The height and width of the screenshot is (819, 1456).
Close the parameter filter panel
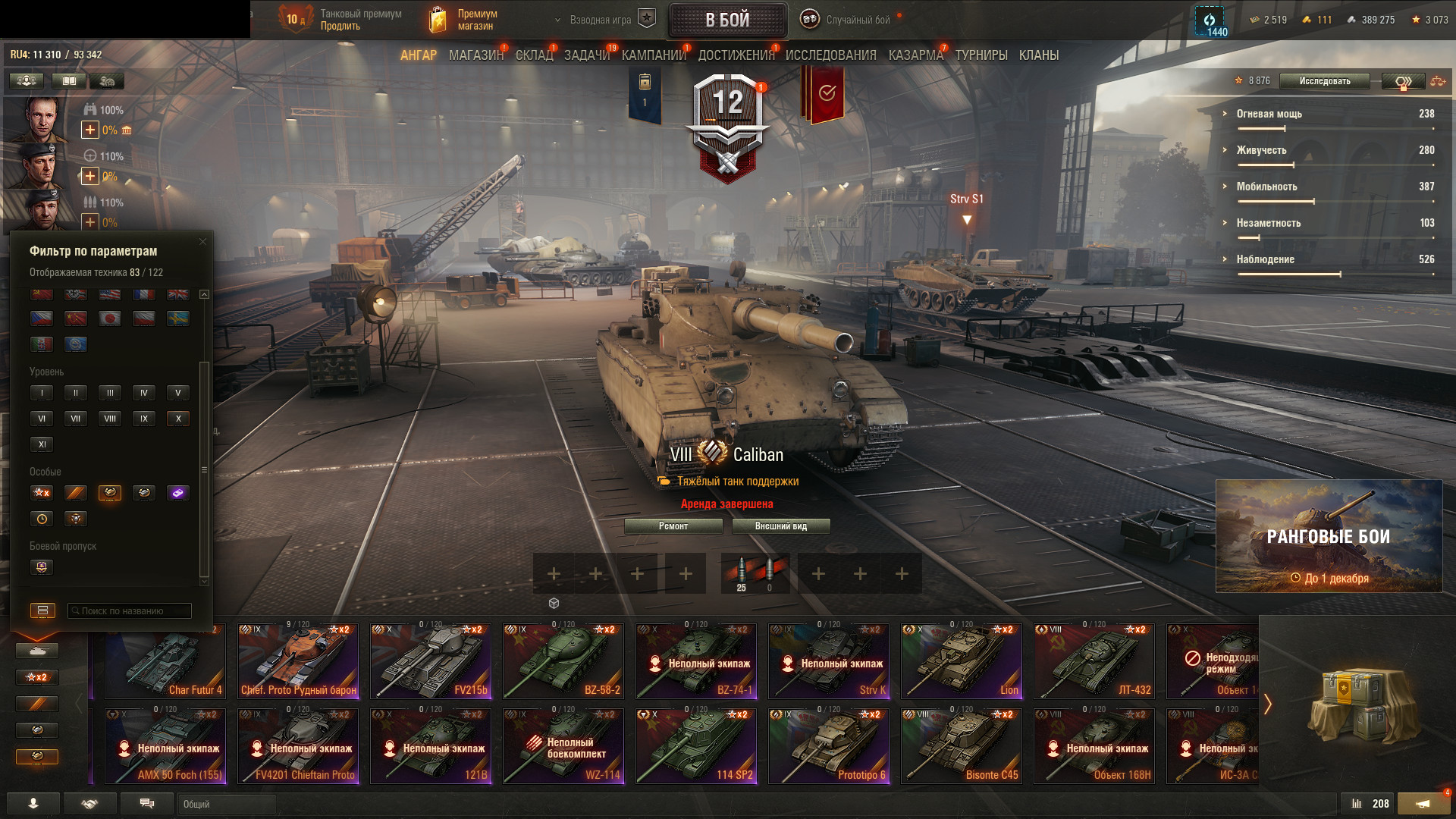[202, 242]
